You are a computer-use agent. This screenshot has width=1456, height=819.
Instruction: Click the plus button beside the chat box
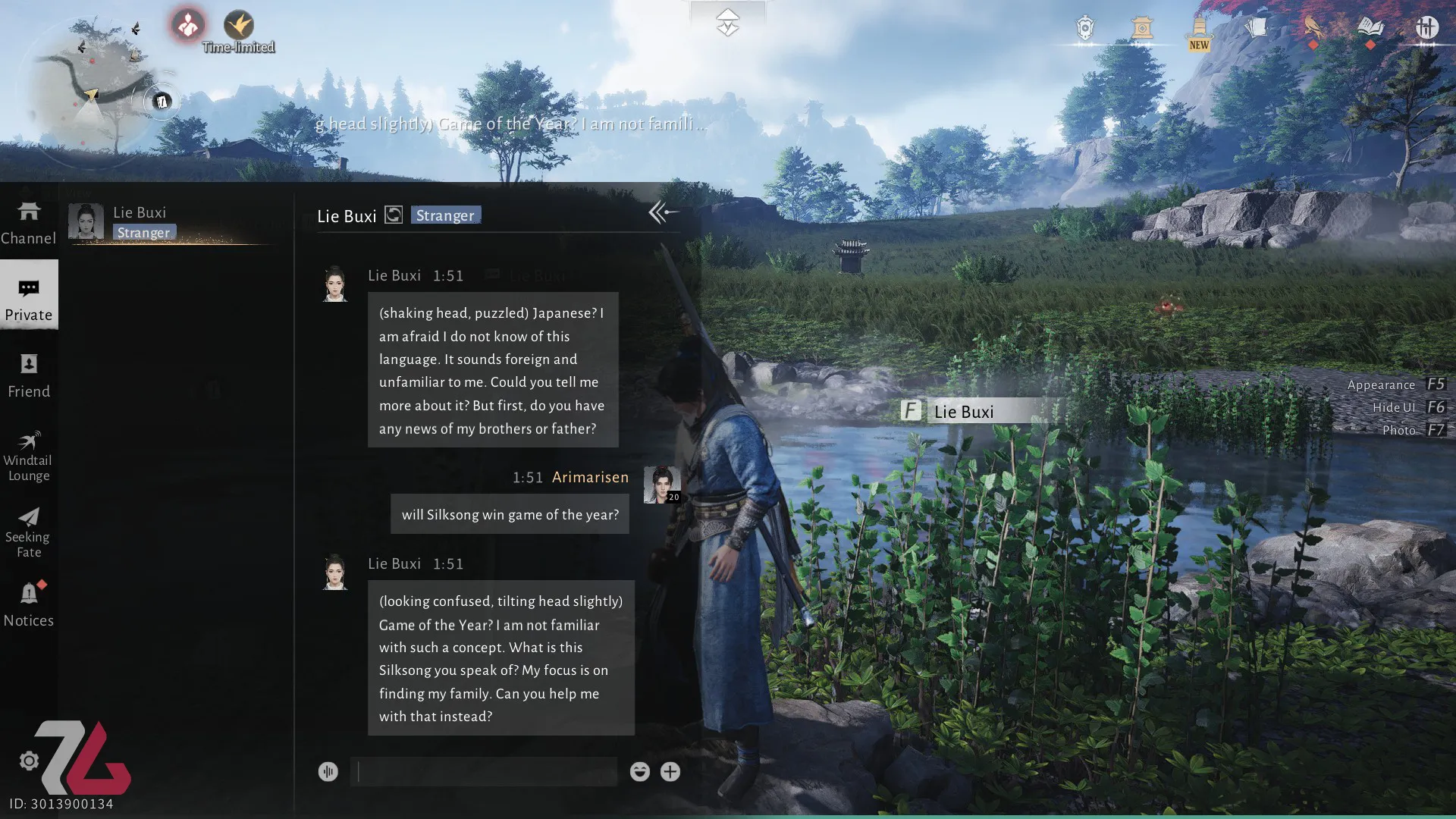(x=670, y=772)
